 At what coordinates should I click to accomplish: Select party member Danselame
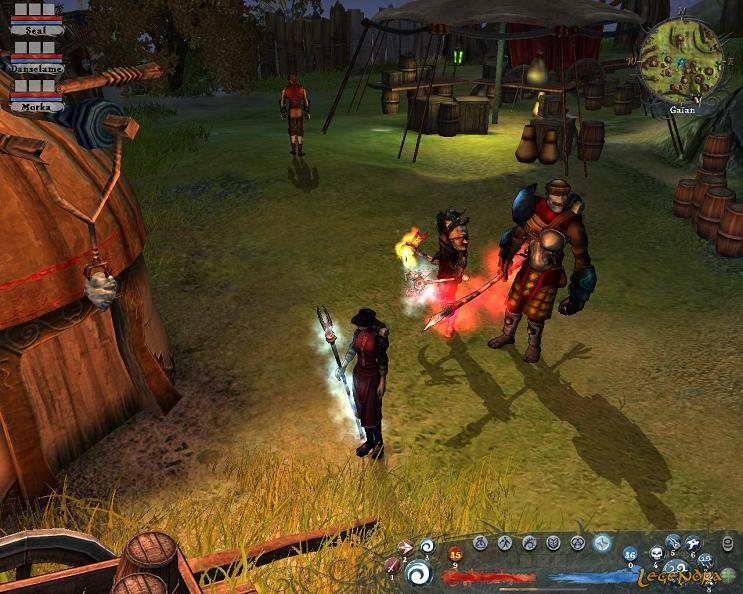(x=37, y=68)
